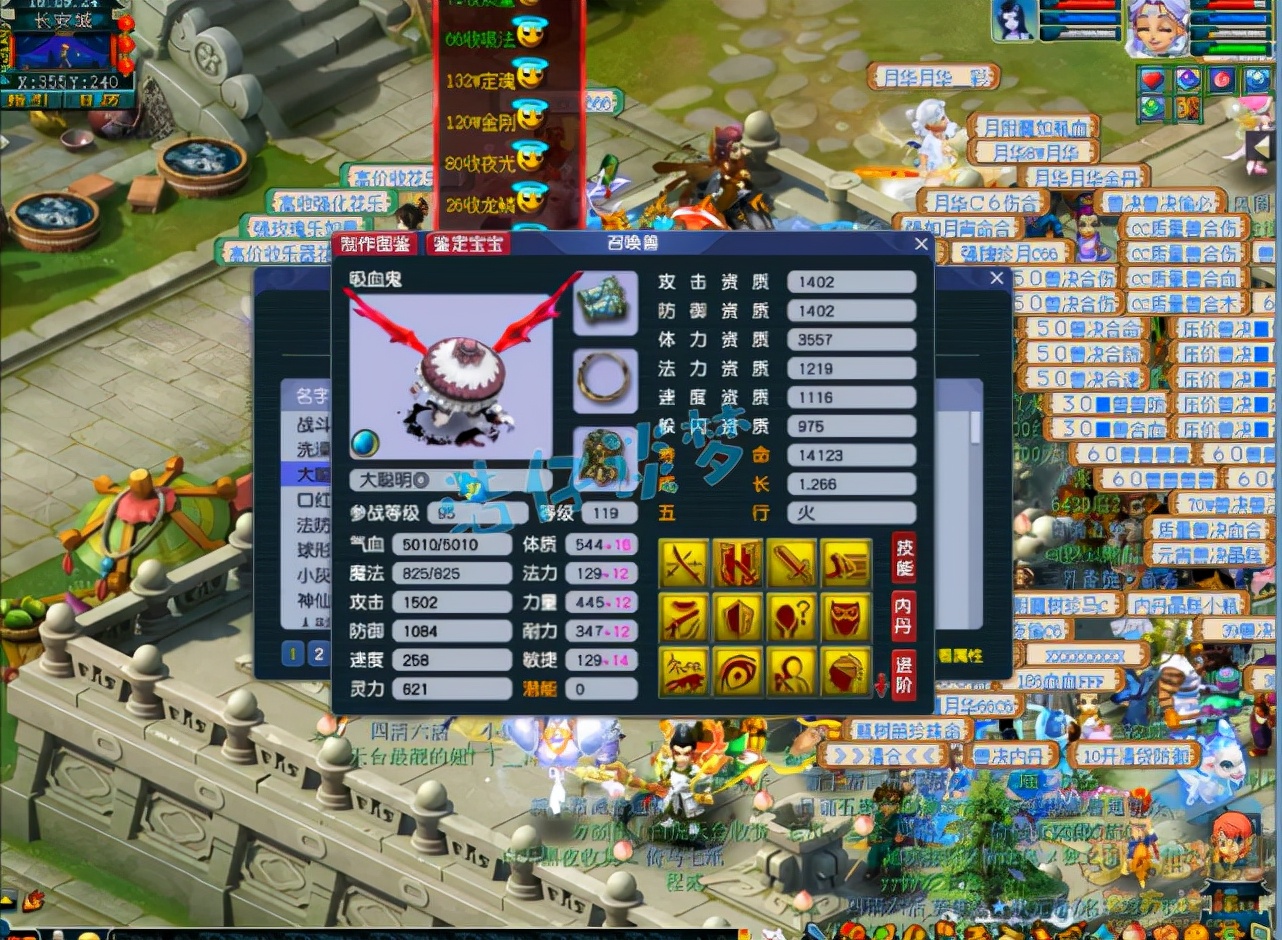1282x940 pixels.
Task: Click the question-mark figure skill icon
Action: coord(792,617)
